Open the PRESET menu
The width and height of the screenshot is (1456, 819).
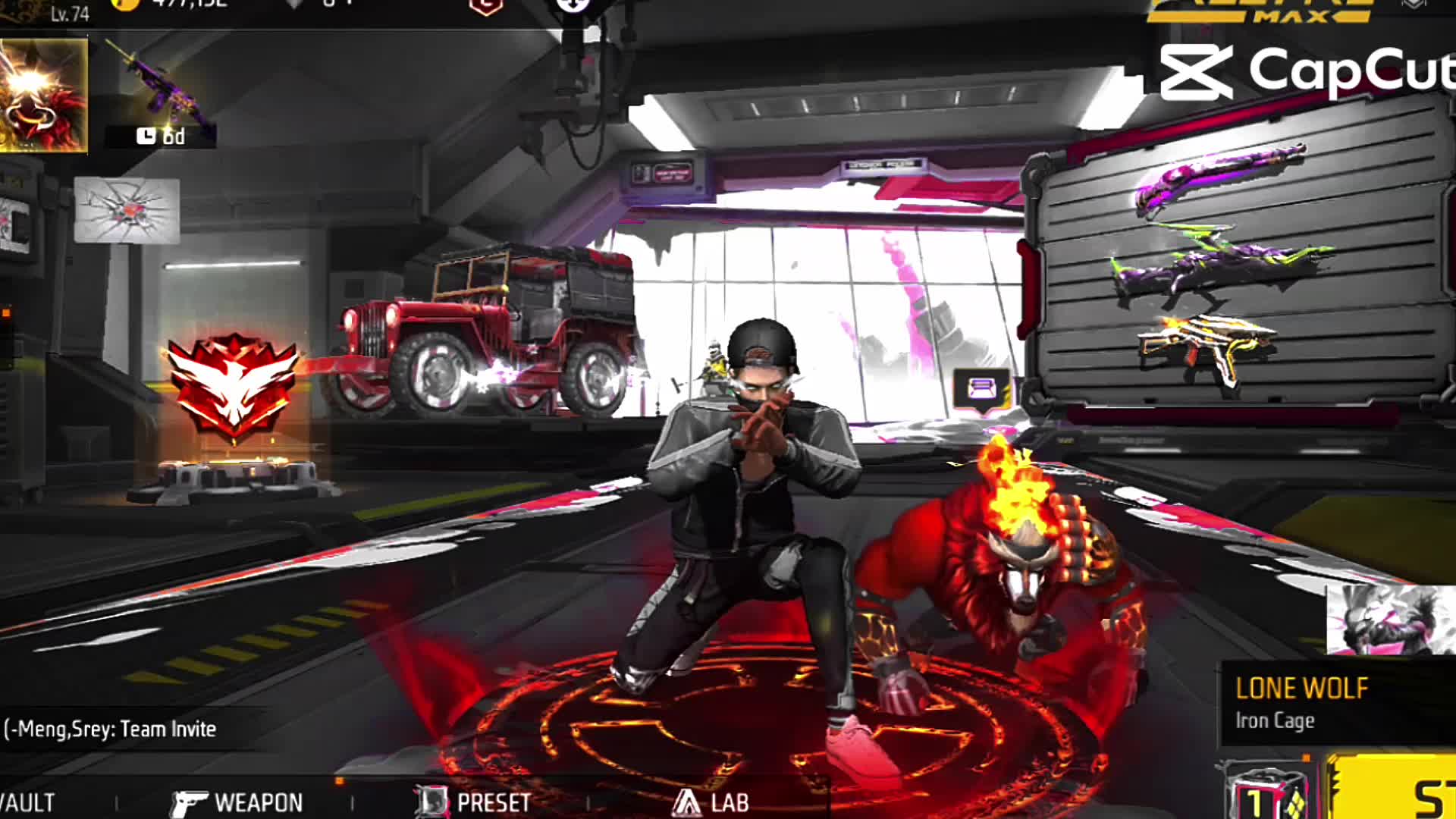[x=473, y=802]
